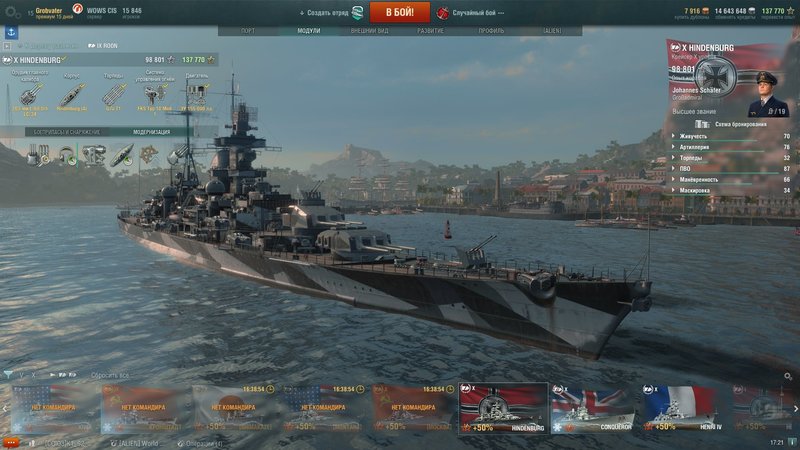Select the Hindenburg hull module
Image resolution: width=800 pixels, height=450 pixels.
[x=71, y=94]
